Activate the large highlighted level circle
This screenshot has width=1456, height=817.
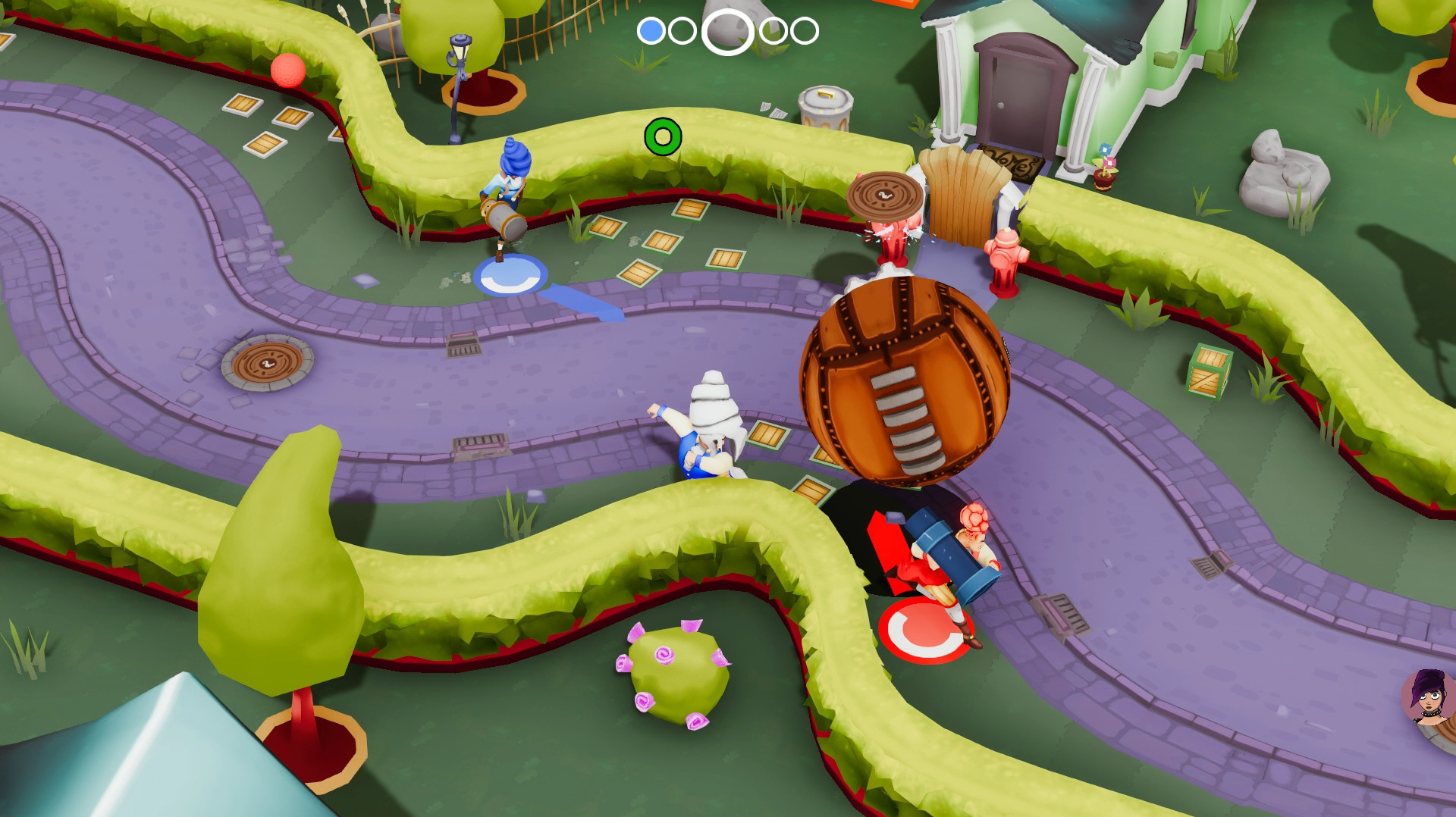pos(726,32)
